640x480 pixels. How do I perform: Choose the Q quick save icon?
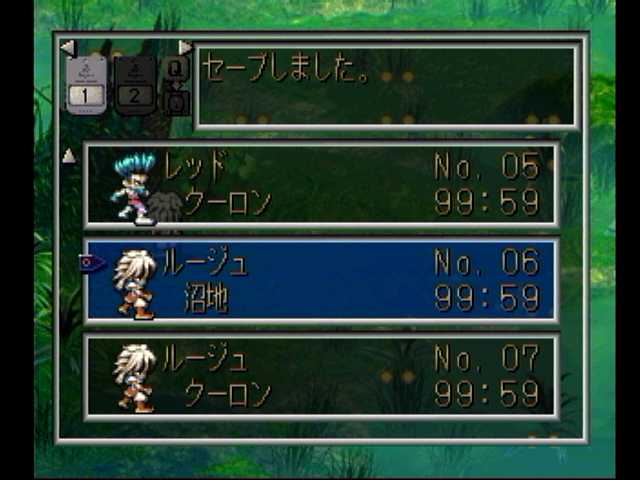(175, 69)
